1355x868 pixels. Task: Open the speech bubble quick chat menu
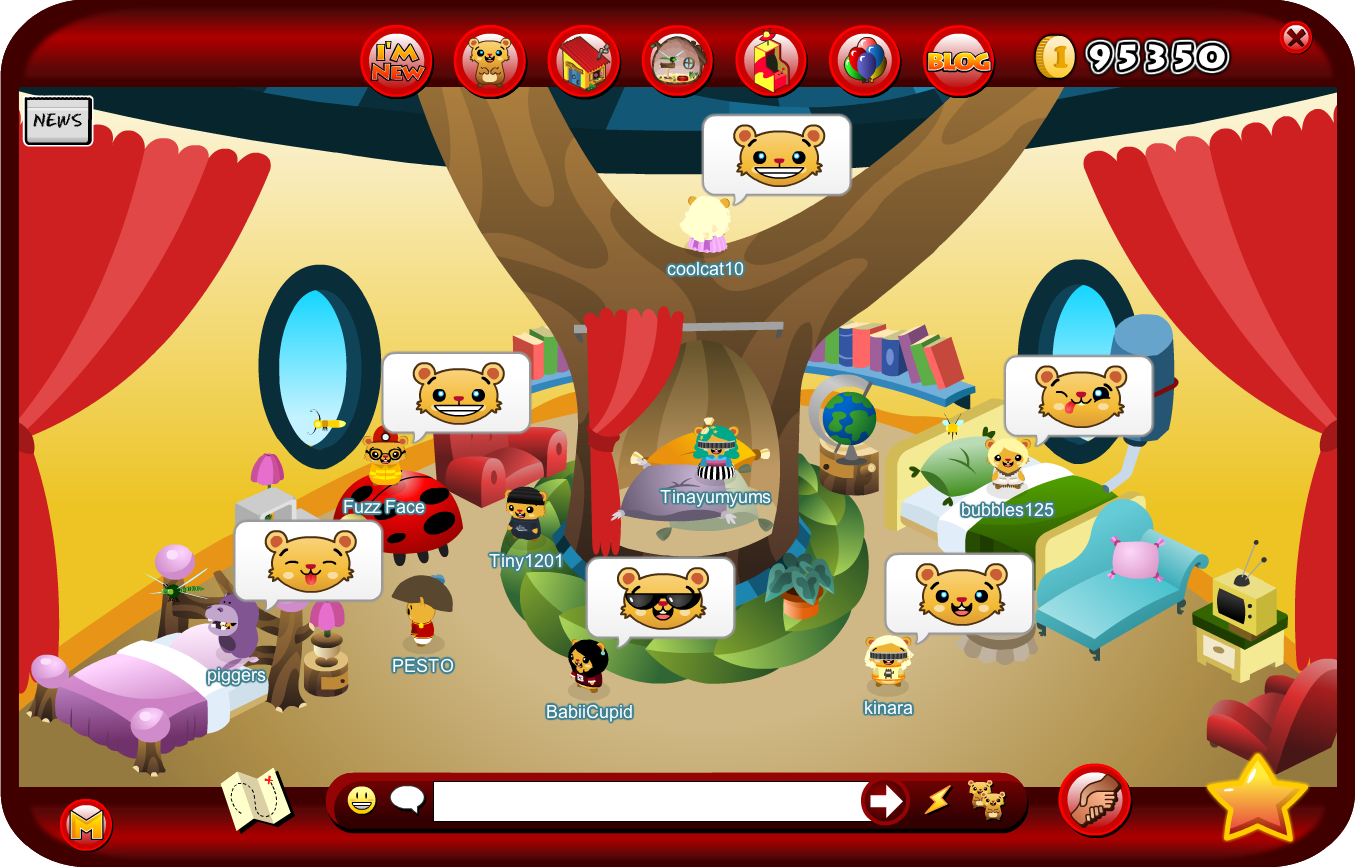406,799
